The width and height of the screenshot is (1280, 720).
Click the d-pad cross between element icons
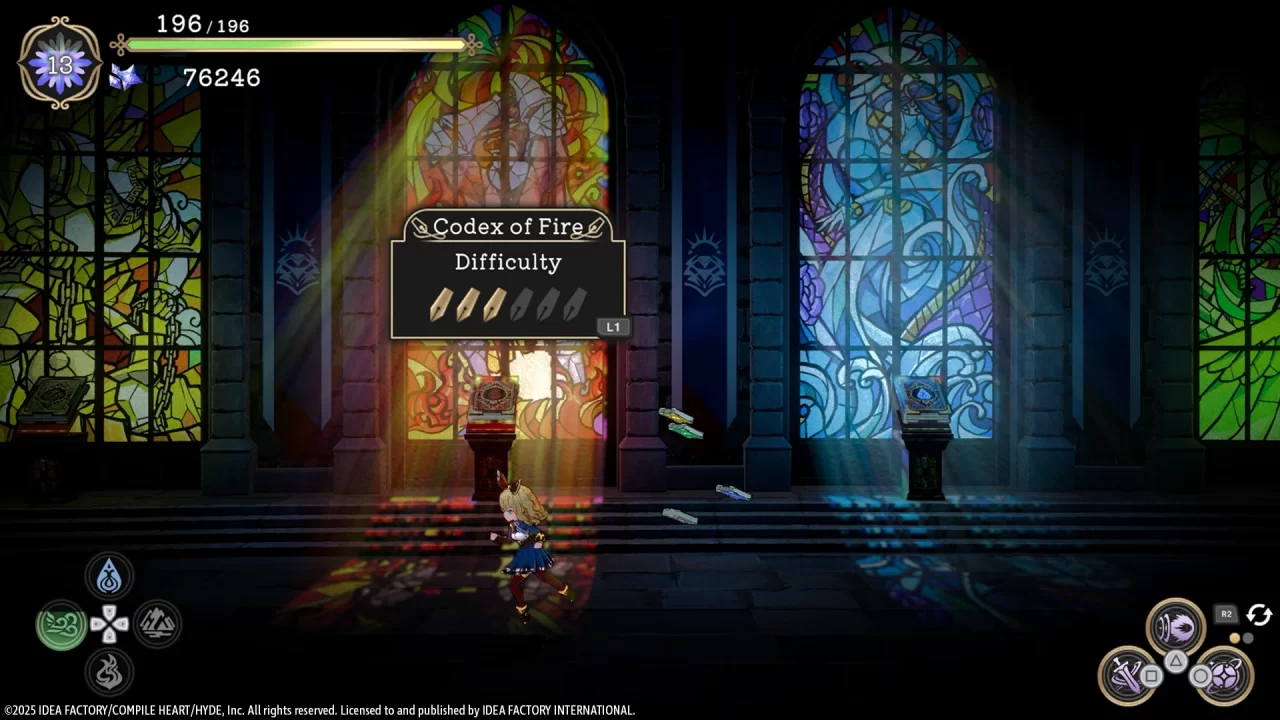point(110,623)
